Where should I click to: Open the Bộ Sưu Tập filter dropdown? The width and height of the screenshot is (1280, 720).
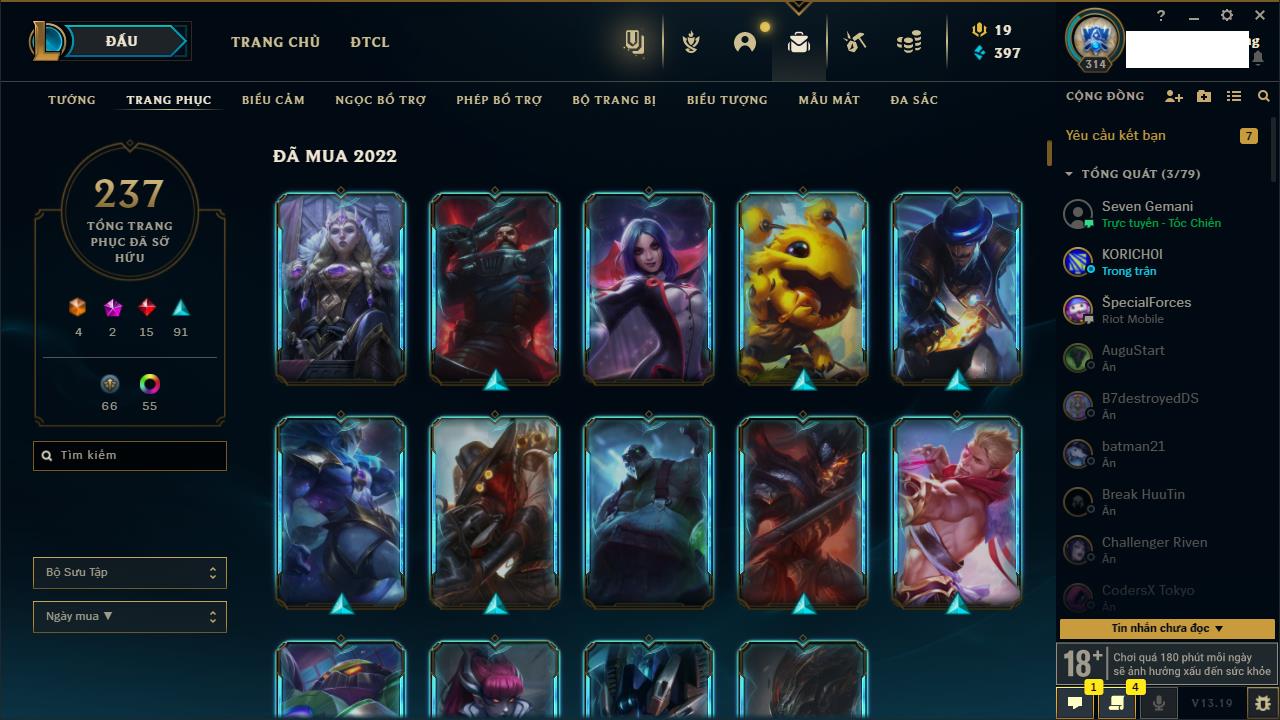130,573
